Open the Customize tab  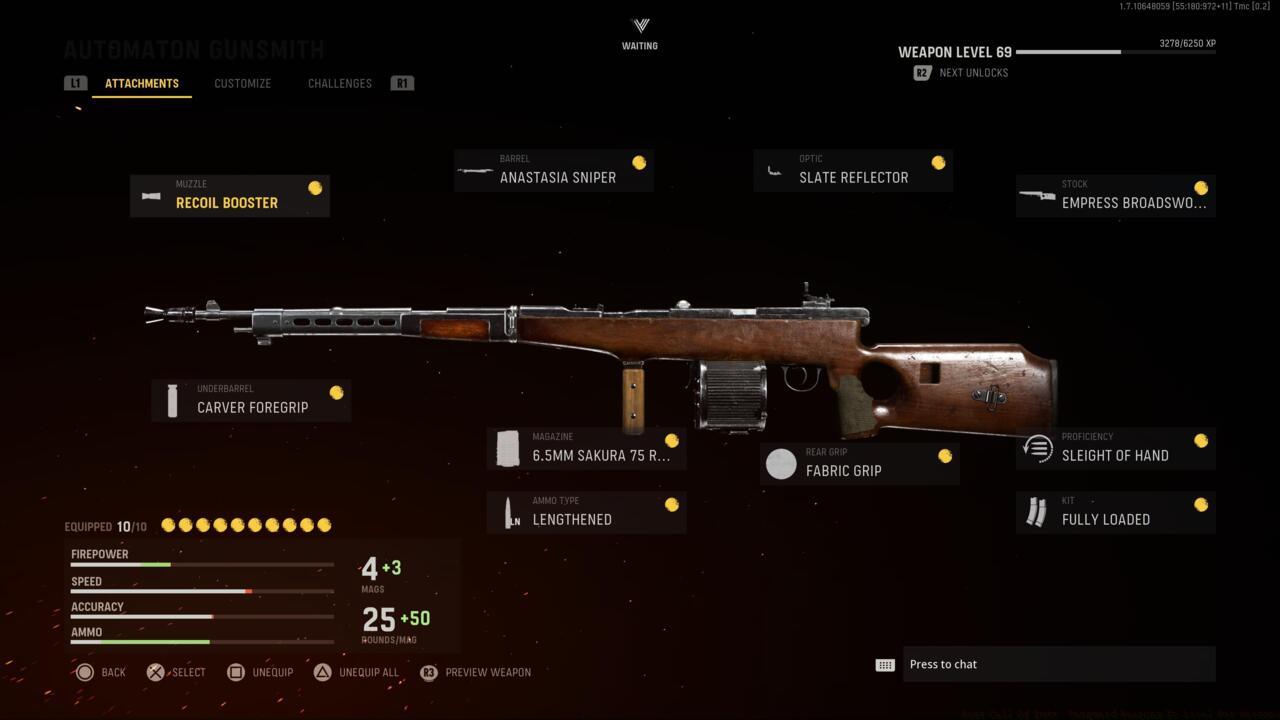pos(242,83)
